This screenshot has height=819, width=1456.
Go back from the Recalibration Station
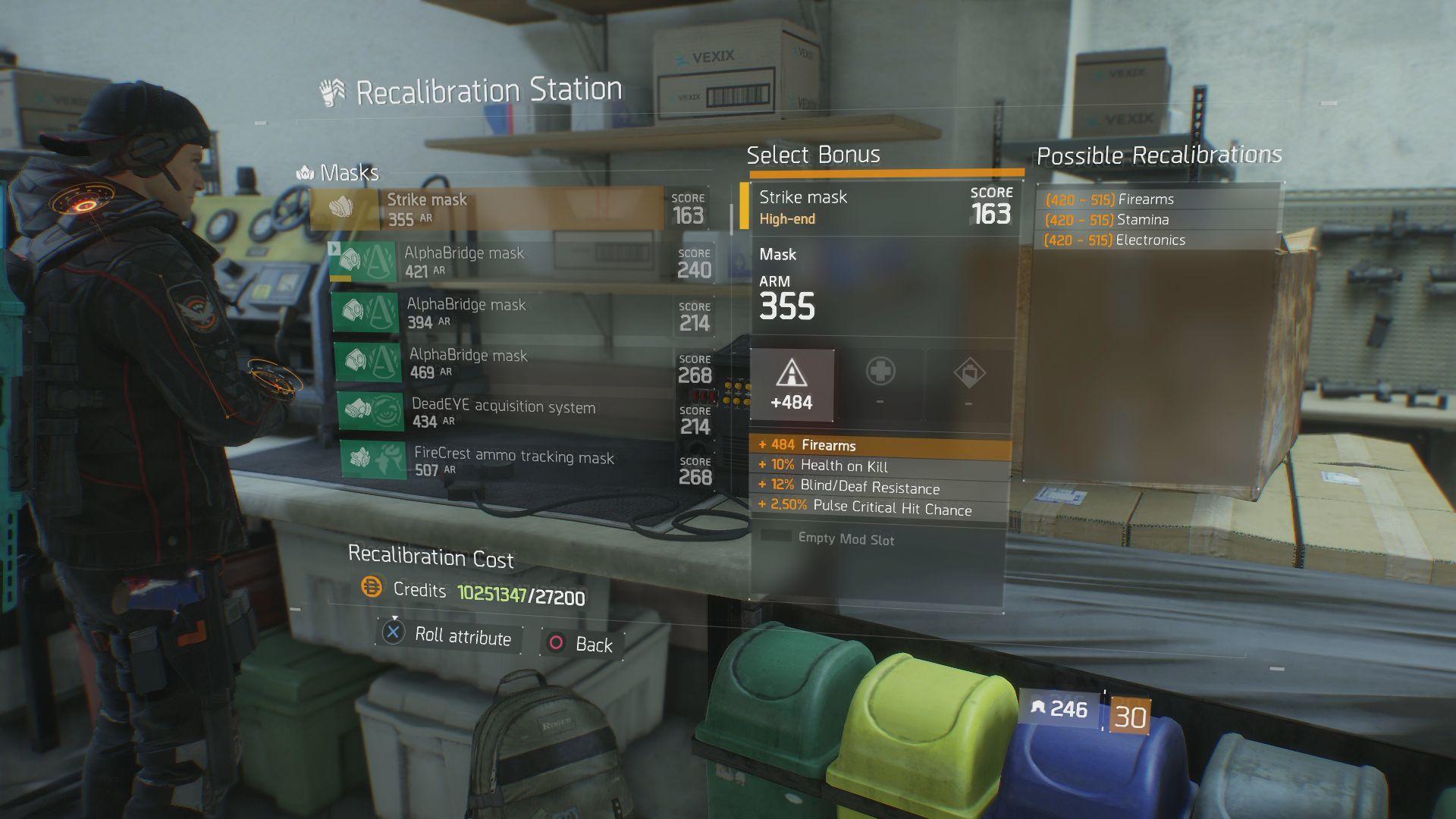pos(581,644)
